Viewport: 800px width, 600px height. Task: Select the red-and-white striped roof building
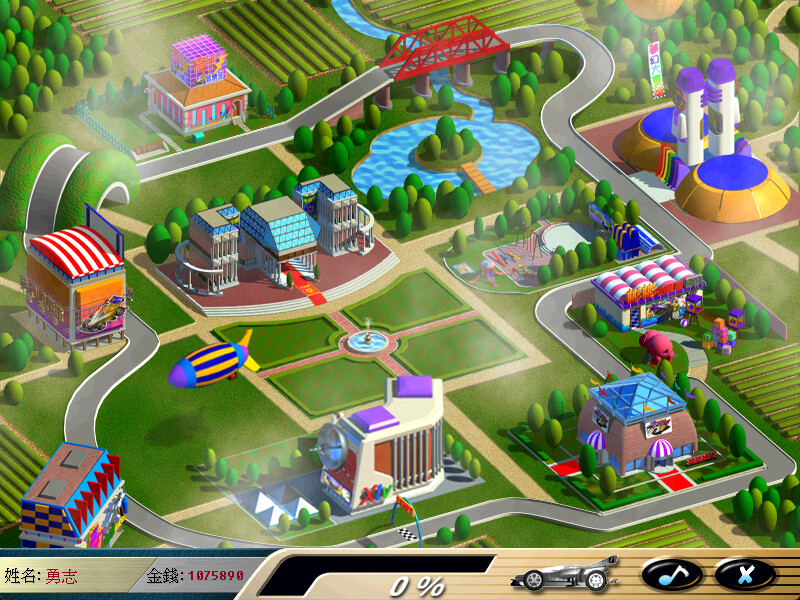pyautogui.click(x=76, y=284)
